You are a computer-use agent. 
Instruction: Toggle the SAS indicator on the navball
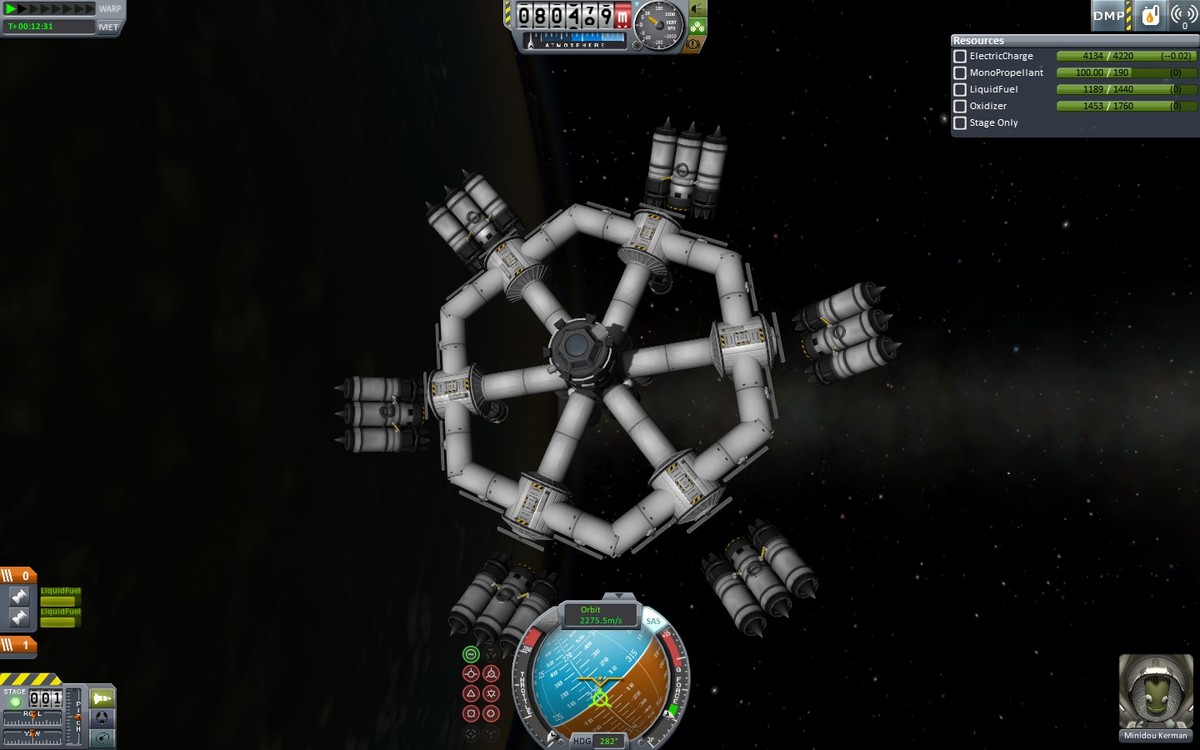point(654,622)
